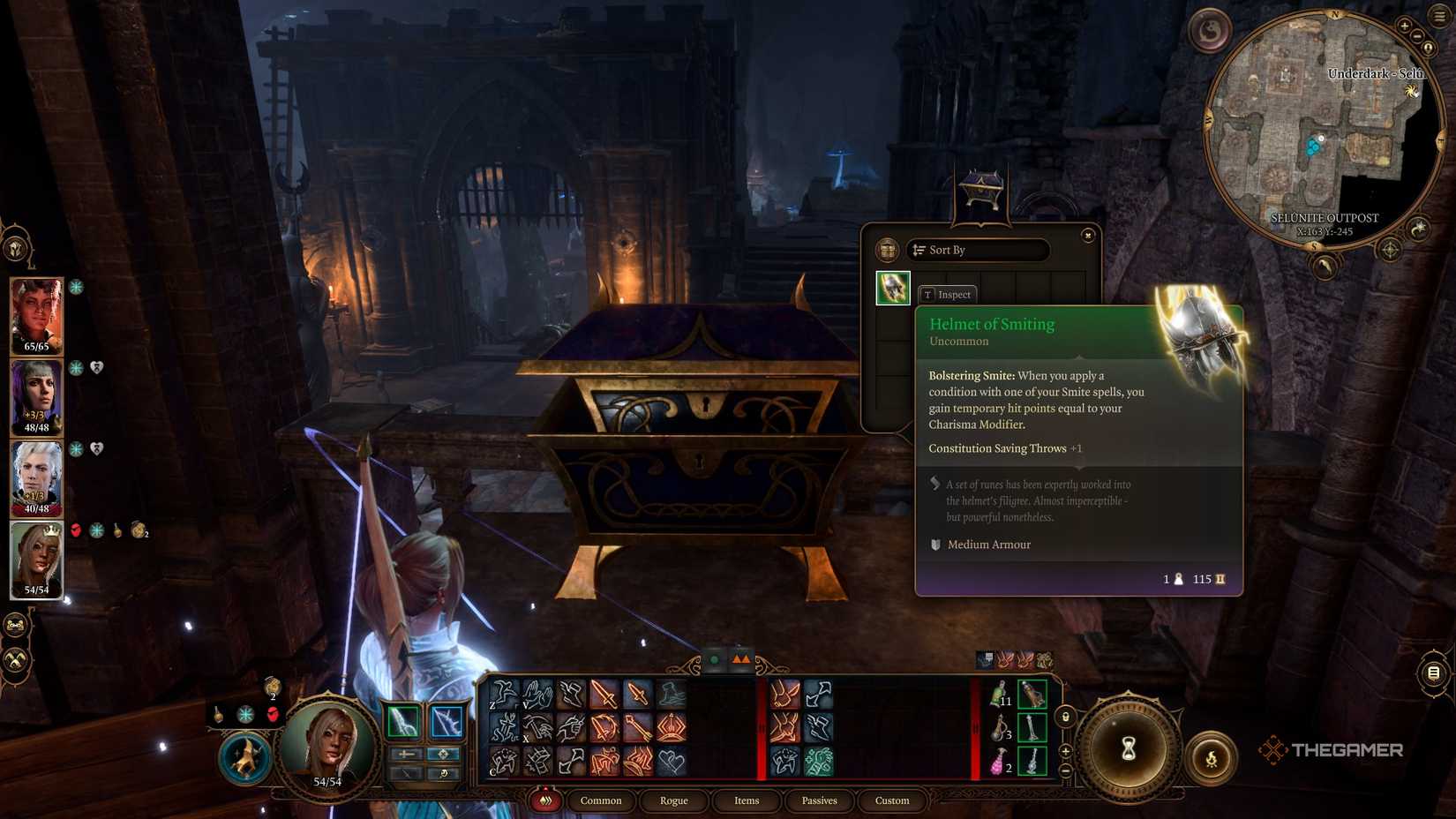Image resolution: width=1456 pixels, height=819 pixels.
Task: Collapse the hotbar with the minus button
Action: pos(1065,770)
